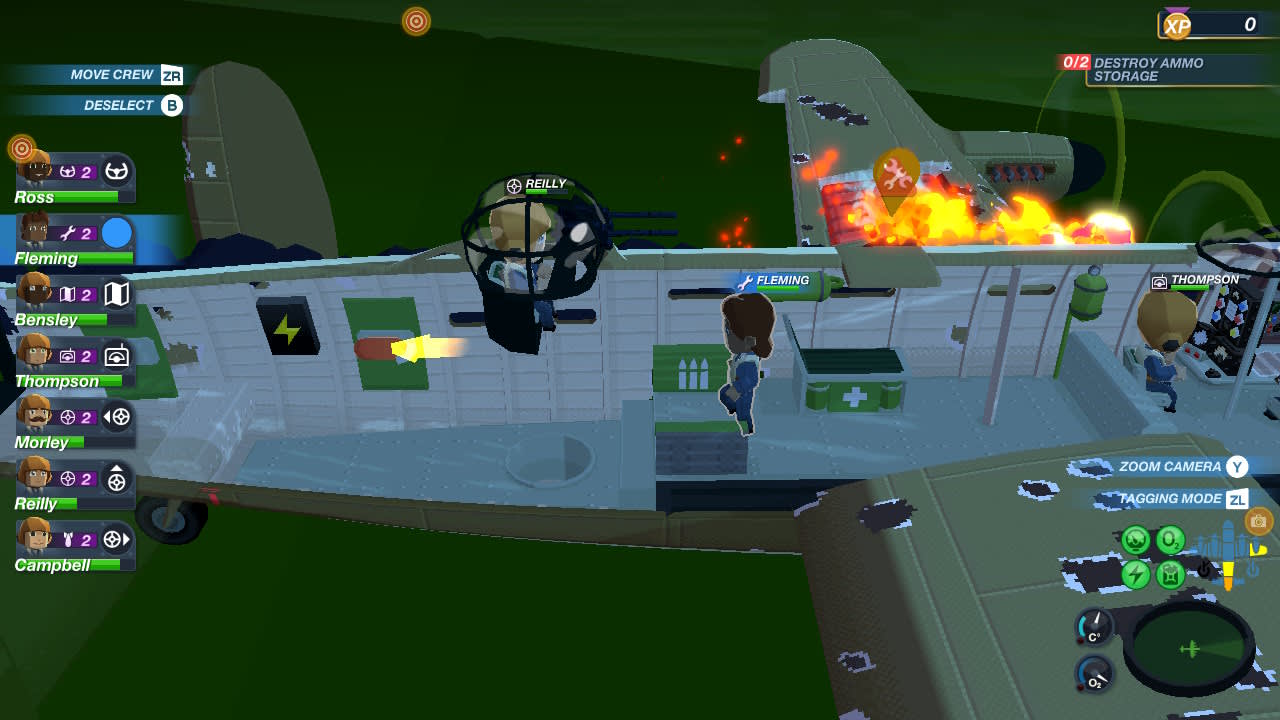Select Bensley's navigator map icon
Screen dimensions: 1280x720
click(x=117, y=295)
